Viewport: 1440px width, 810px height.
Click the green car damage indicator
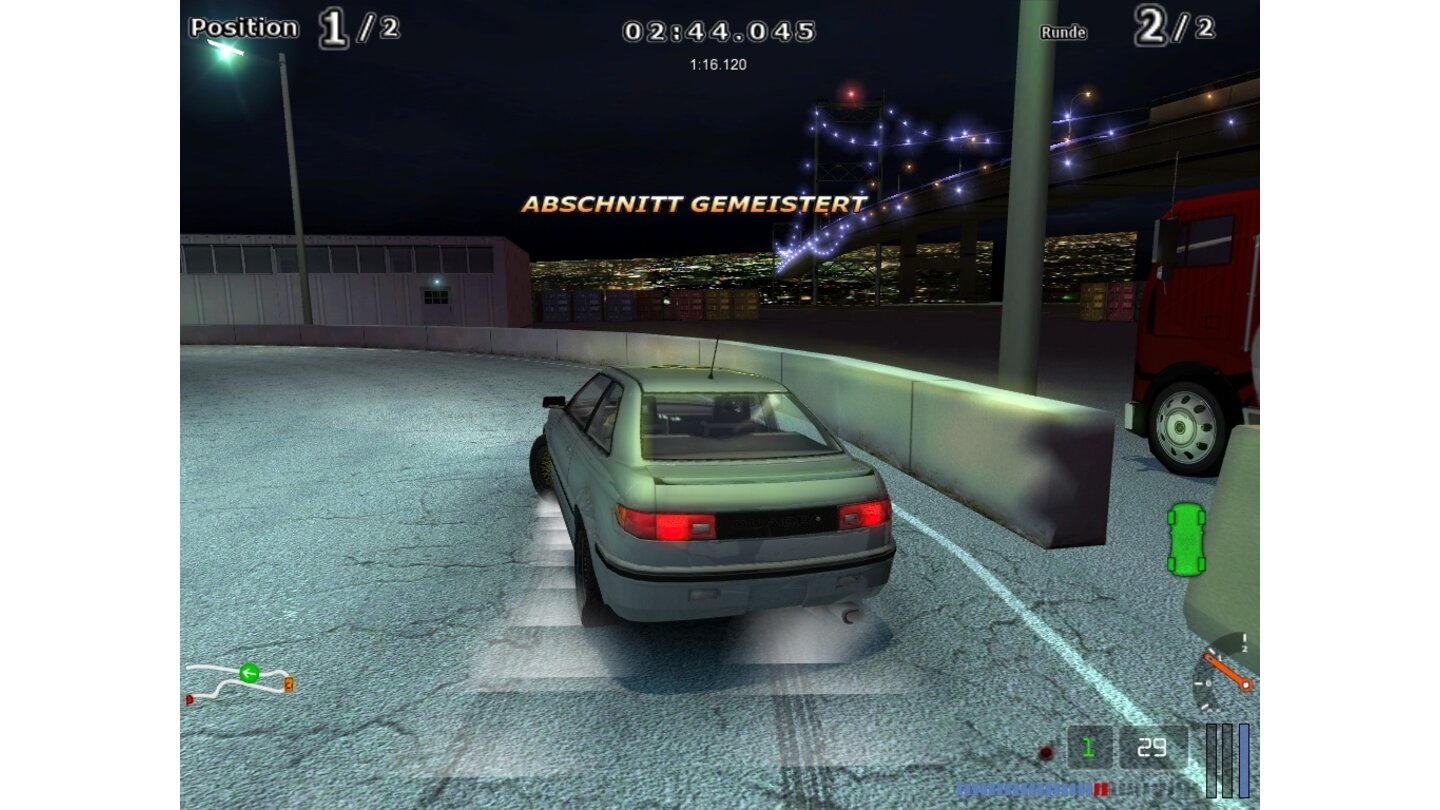(1185, 540)
